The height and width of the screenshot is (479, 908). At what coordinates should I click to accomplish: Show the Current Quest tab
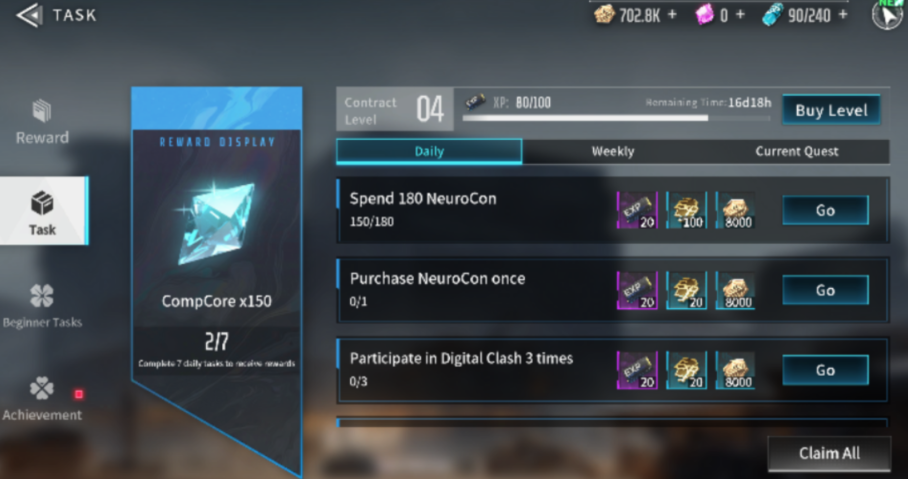click(797, 151)
